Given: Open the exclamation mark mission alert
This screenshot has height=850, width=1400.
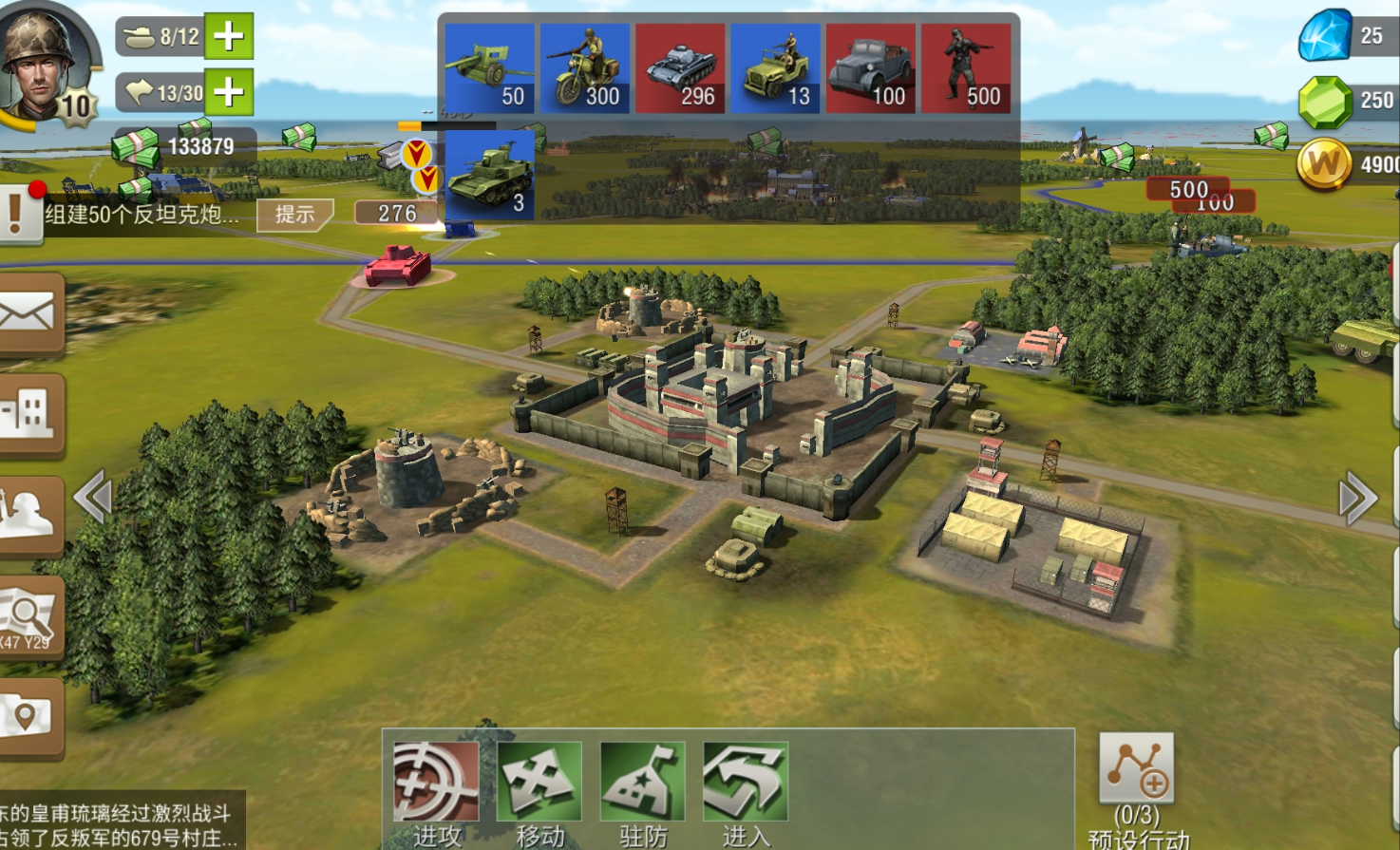Looking at the screenshot, I should [17, 213].
